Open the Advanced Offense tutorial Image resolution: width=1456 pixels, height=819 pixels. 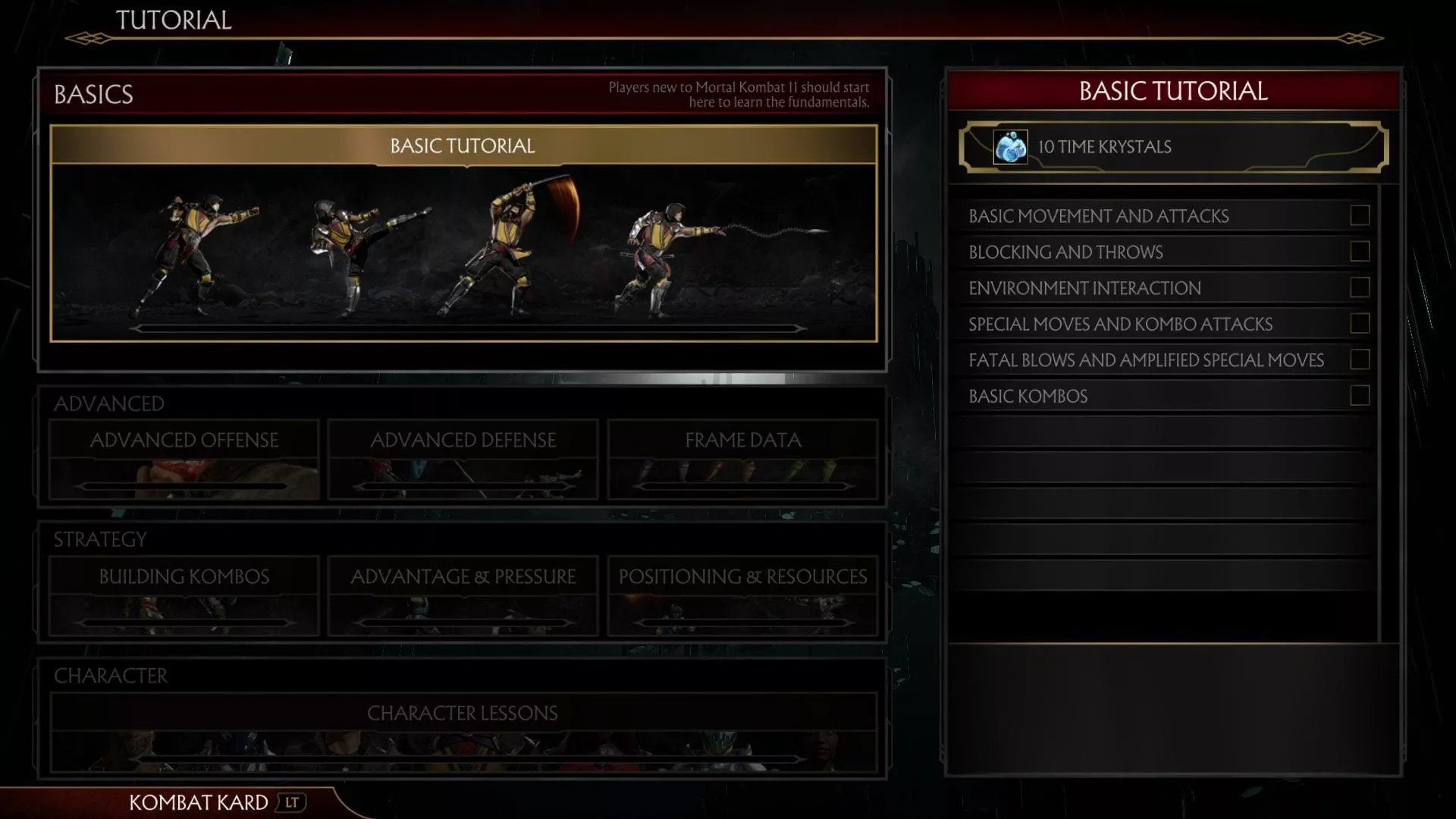pos(184,458)
